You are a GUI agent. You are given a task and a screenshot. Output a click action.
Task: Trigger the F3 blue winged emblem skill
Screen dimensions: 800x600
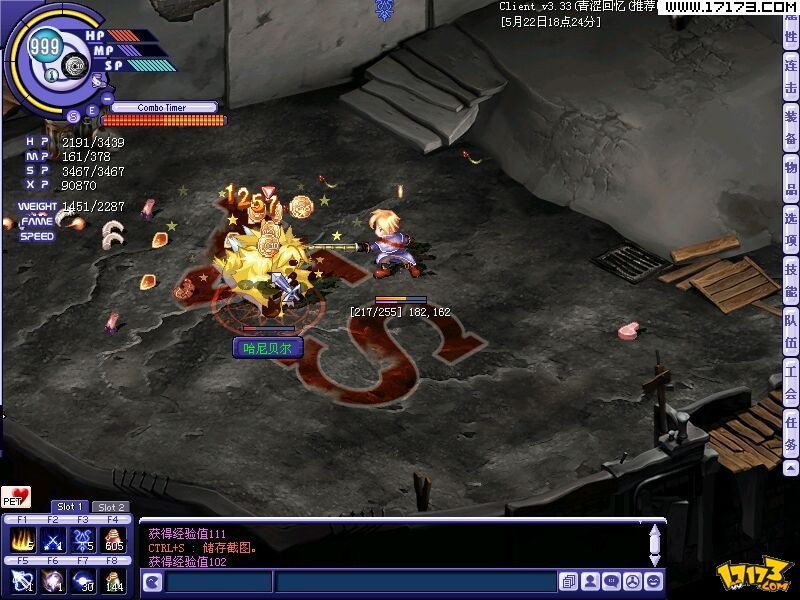tap(84, 539)
